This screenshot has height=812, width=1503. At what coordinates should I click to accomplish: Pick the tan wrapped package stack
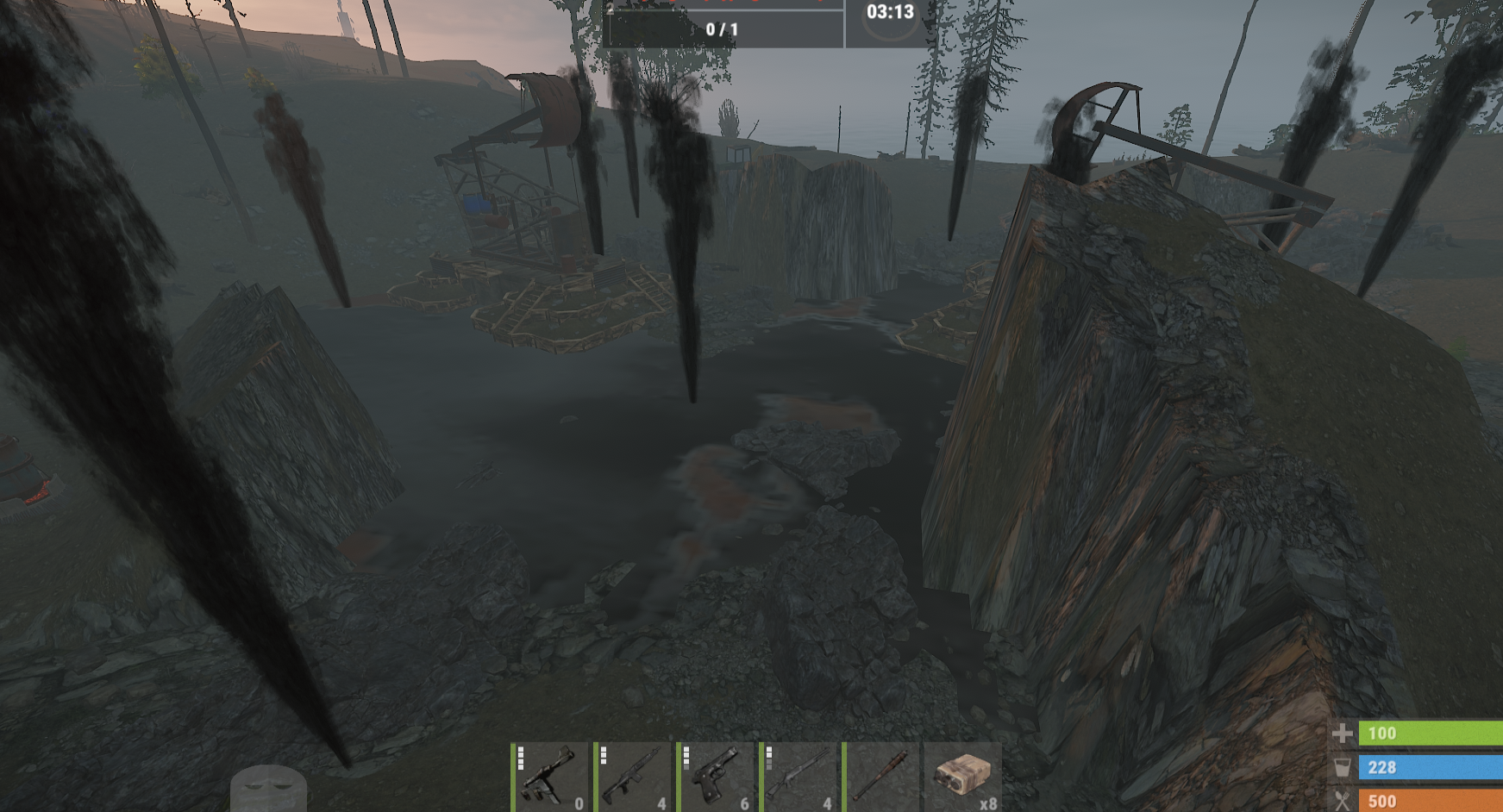963,777
